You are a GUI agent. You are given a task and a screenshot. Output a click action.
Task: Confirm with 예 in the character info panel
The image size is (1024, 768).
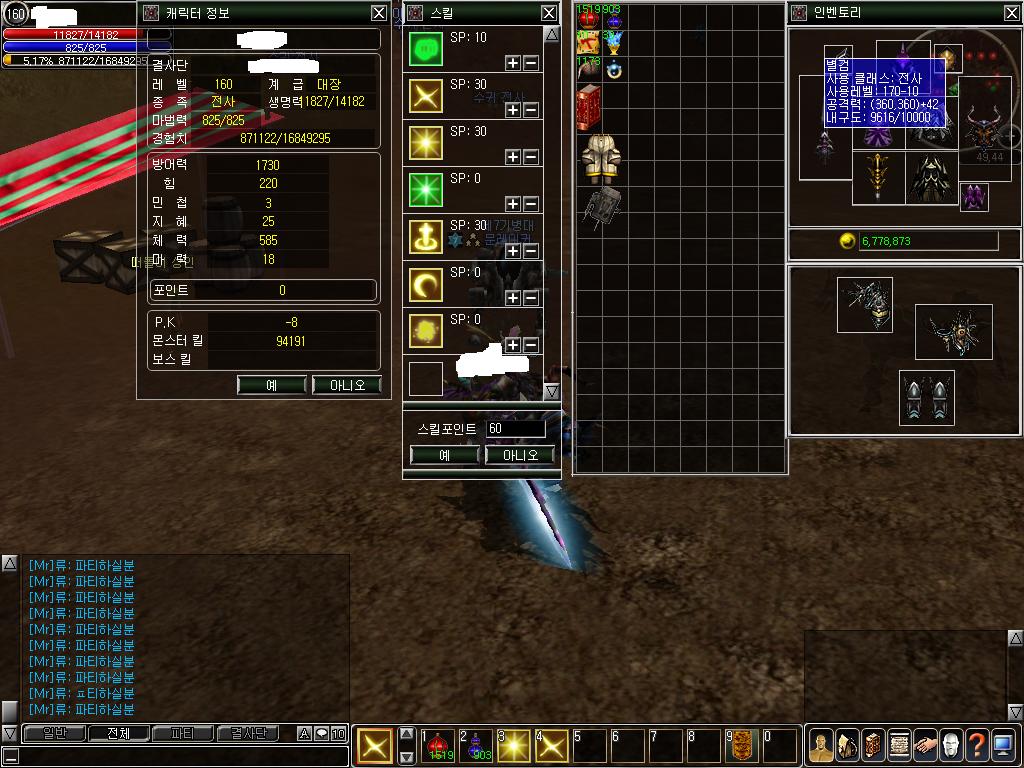271,385
